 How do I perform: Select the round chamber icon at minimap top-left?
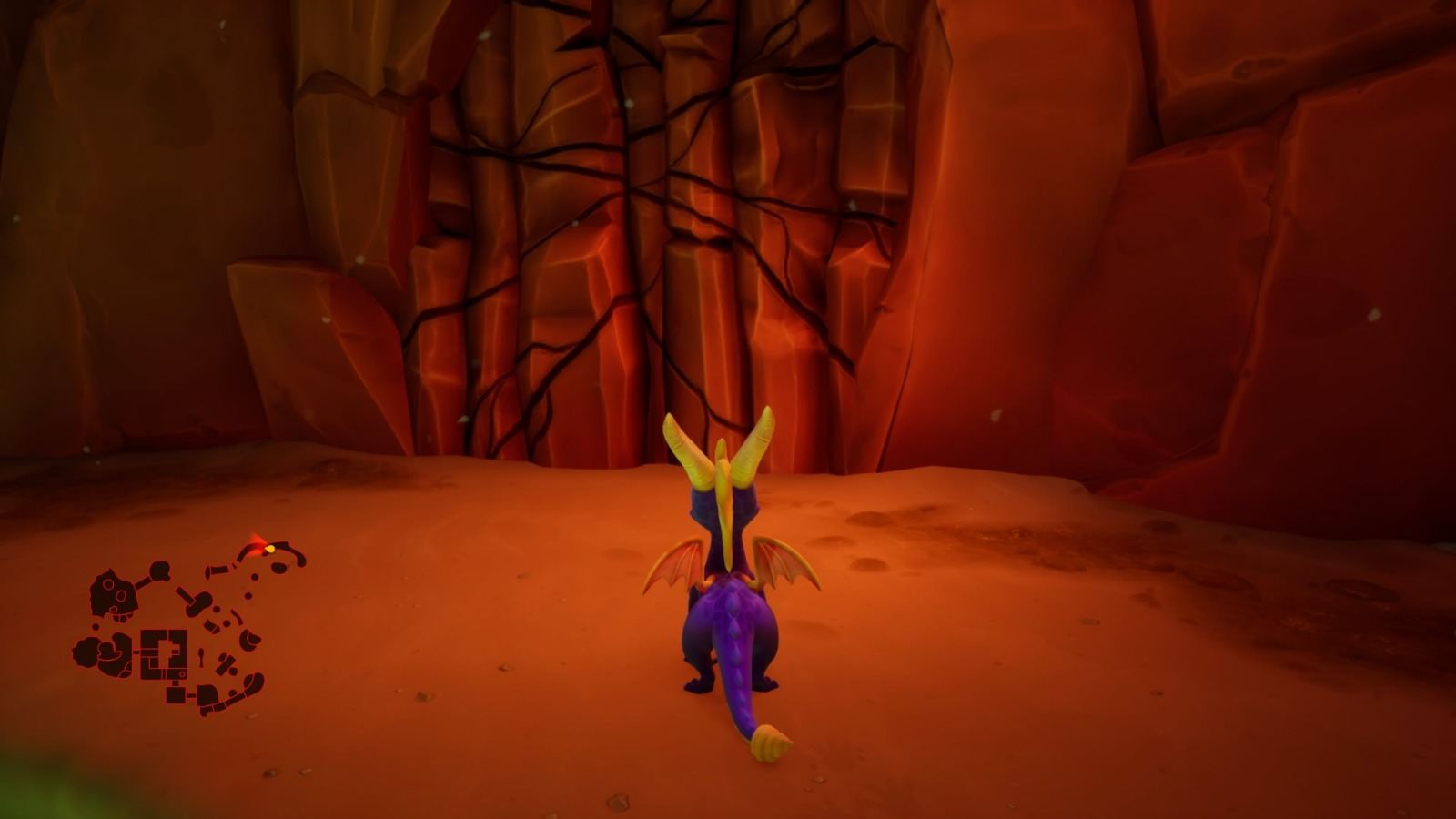point(160,570)
